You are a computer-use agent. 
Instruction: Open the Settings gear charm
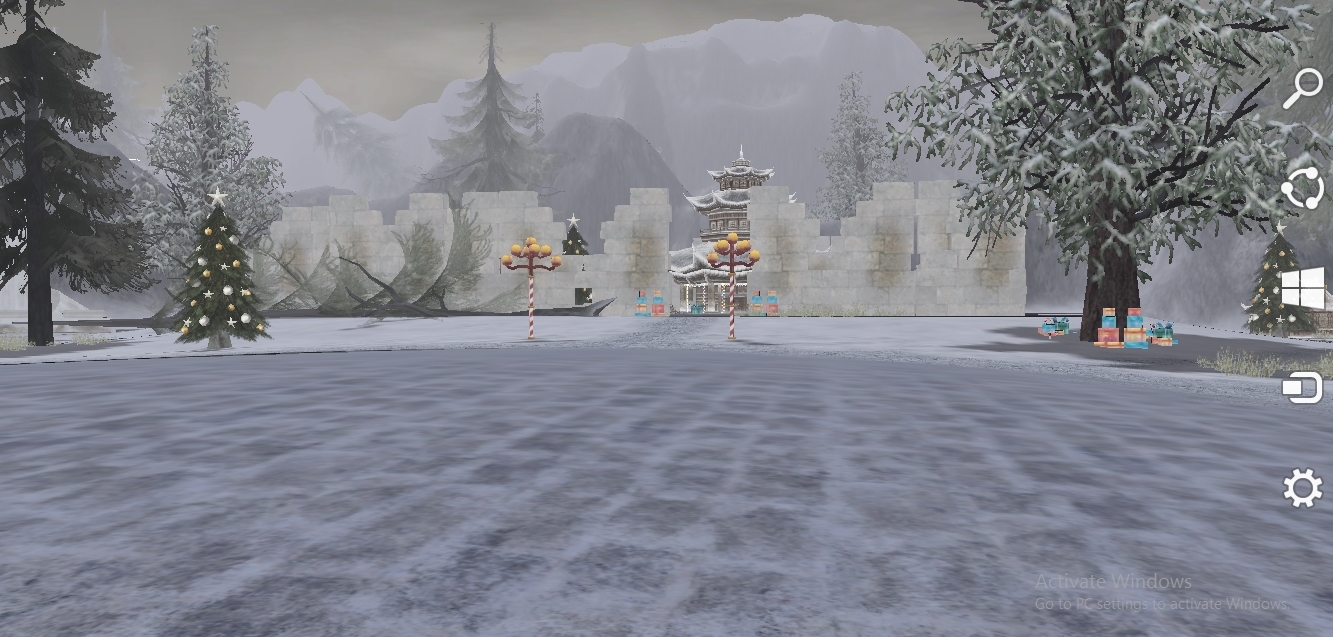tap(1302, 489)
